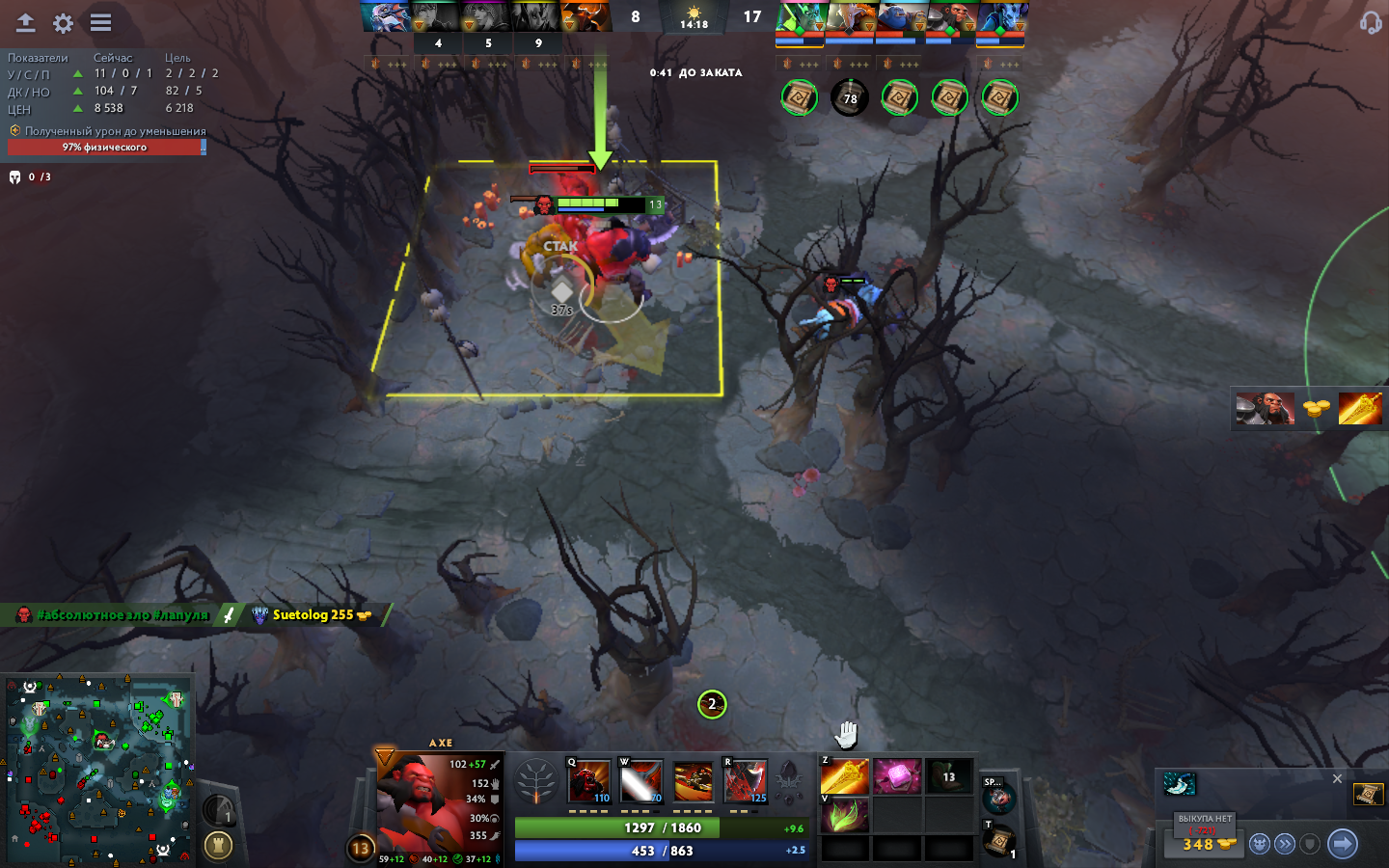Activate Battle Hunger ability (W)
Viewport: 1389px width, 868px height.
coord(640,781)
